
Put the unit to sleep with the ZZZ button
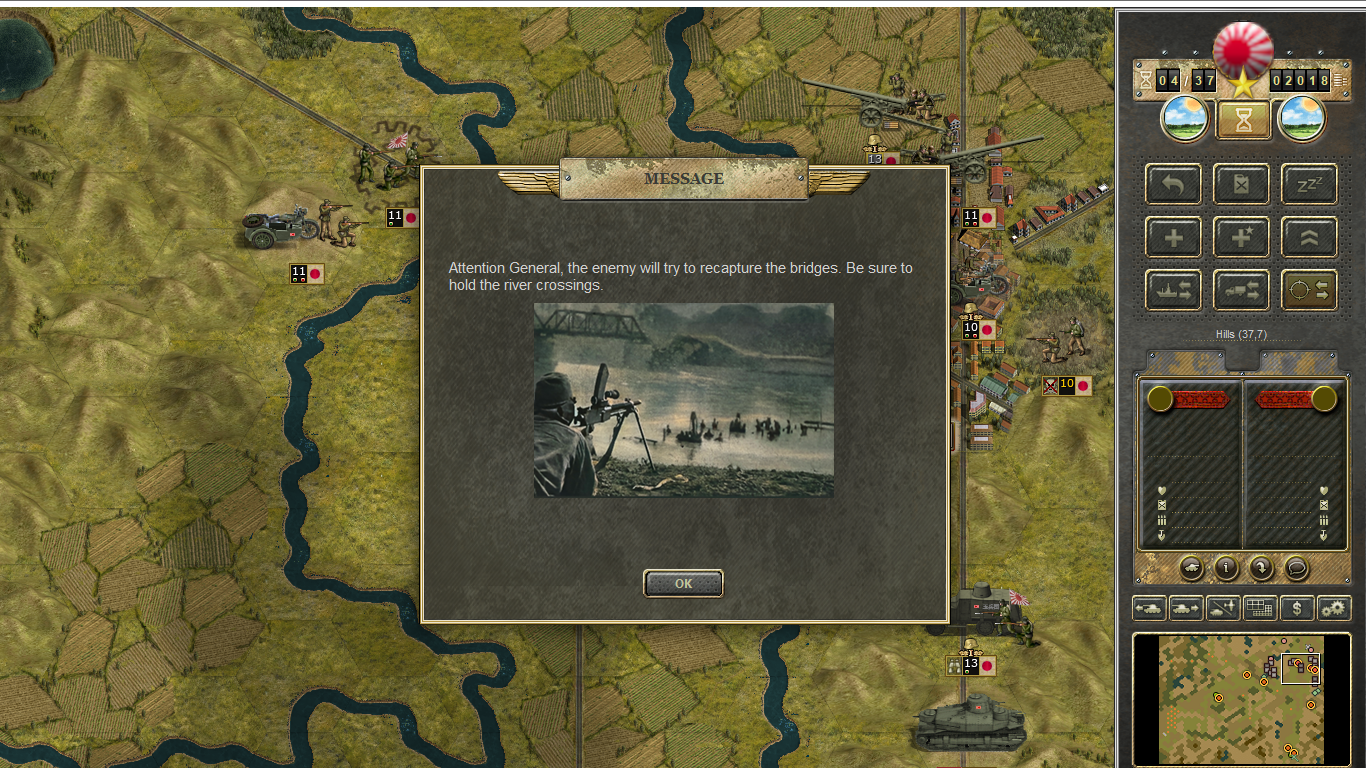click(x=1309, y=184)
